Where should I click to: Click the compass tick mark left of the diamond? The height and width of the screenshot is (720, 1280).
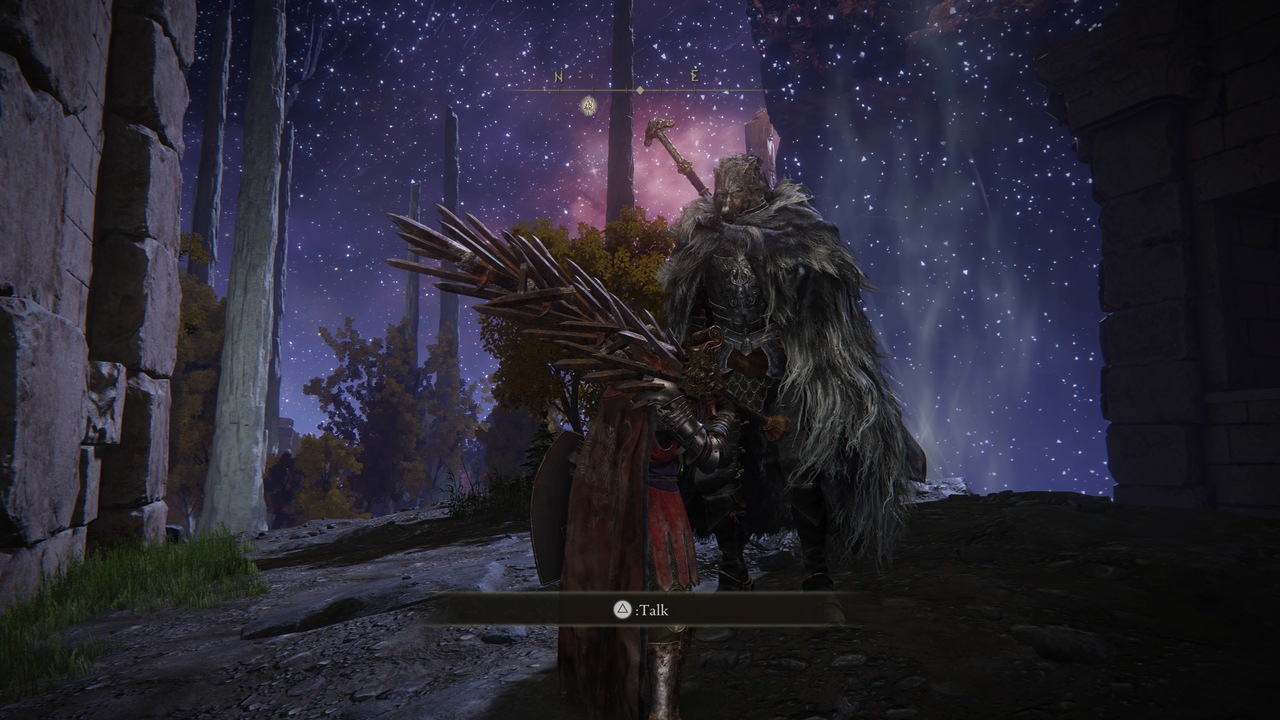point(627,89)
